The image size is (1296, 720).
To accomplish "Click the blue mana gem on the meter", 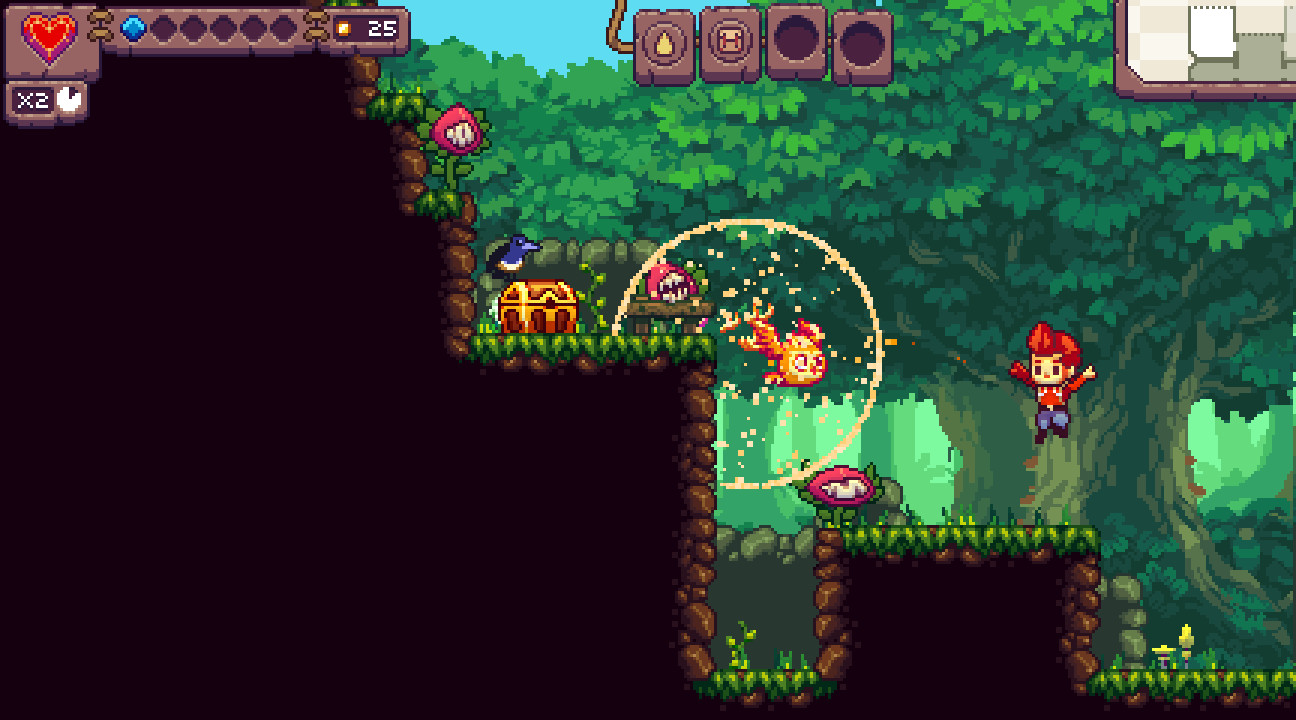I will [132, 29].
